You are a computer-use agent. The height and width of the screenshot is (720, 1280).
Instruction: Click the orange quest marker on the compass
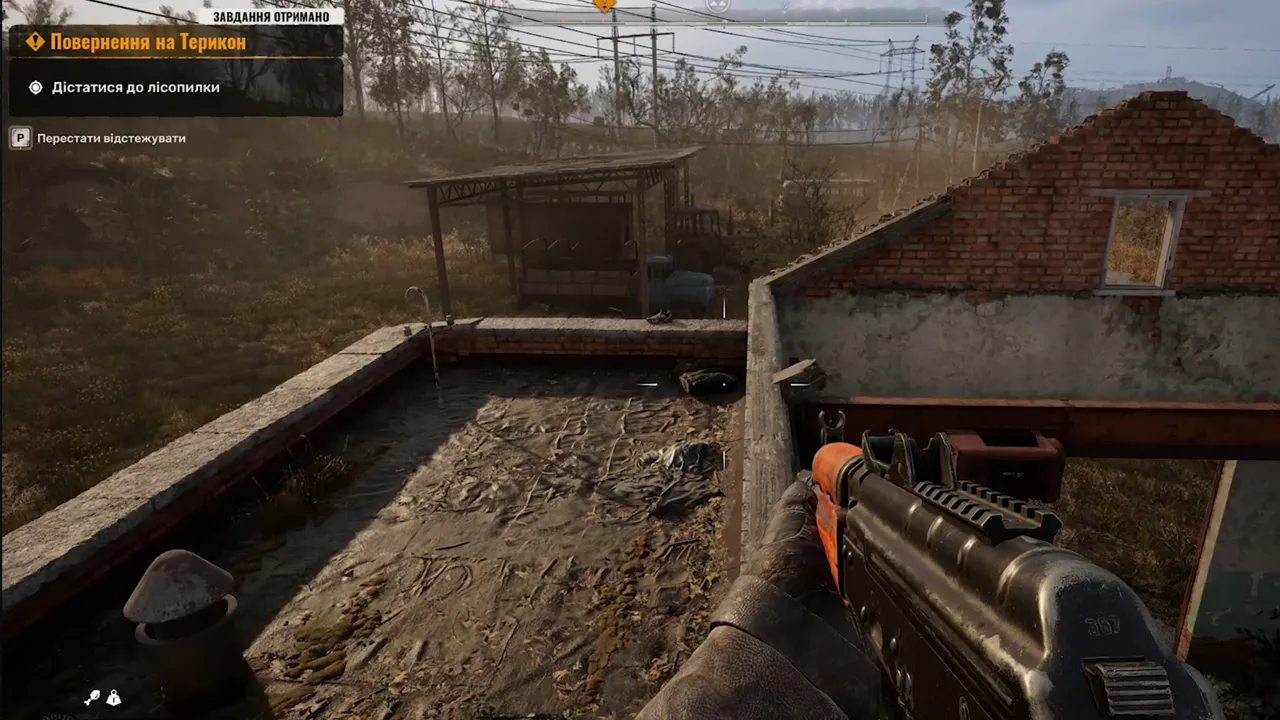604,5
